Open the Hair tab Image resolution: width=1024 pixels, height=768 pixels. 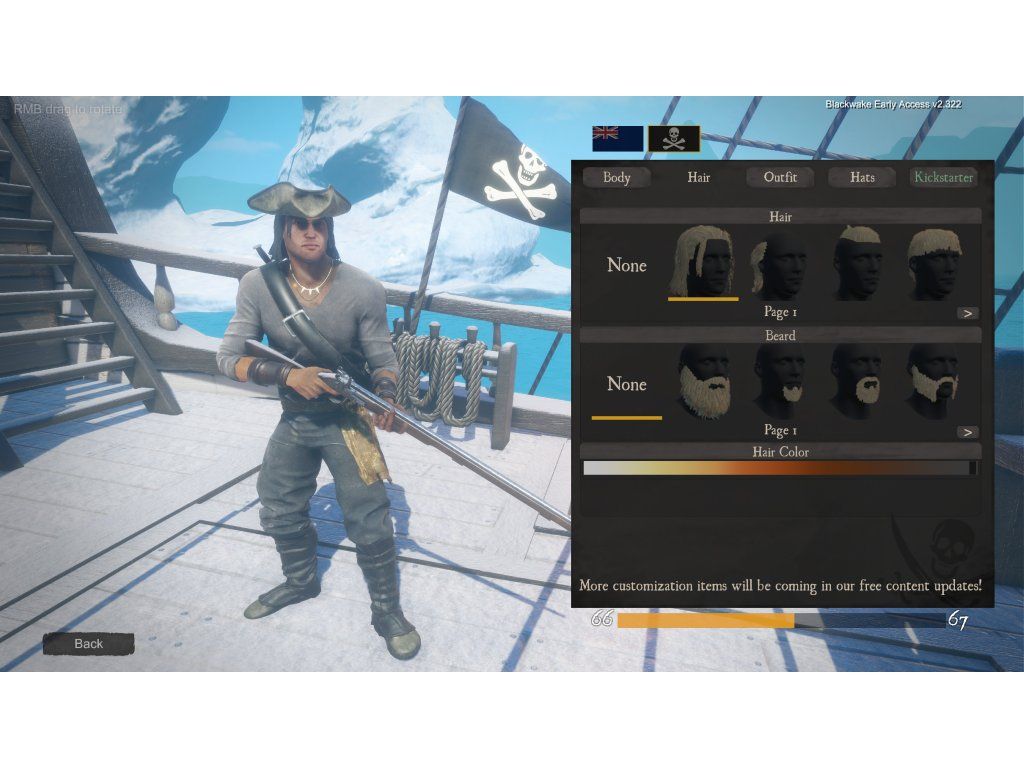click(699, 178)
